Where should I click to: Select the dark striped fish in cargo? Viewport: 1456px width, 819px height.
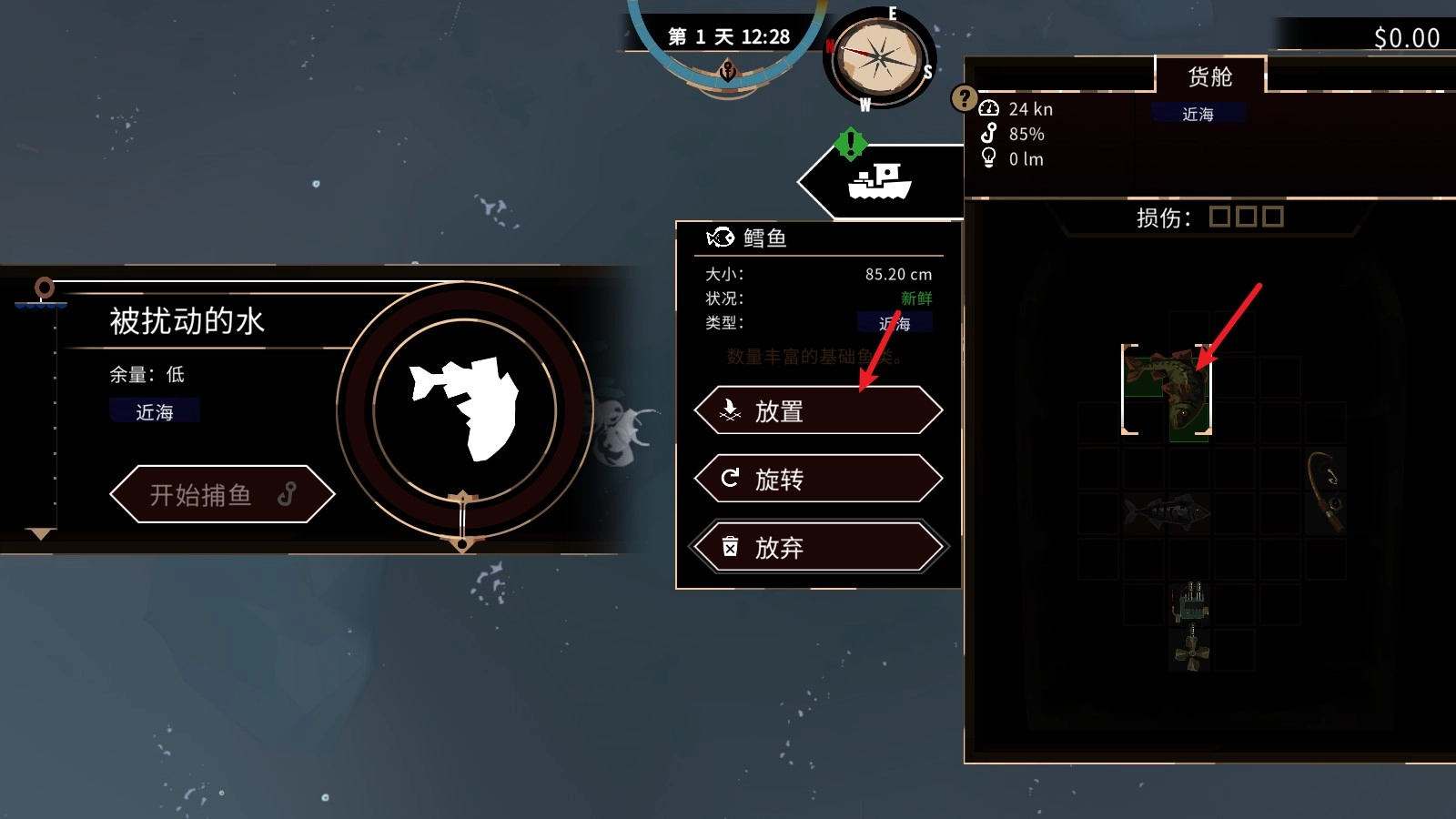(x=1168, y=514)
